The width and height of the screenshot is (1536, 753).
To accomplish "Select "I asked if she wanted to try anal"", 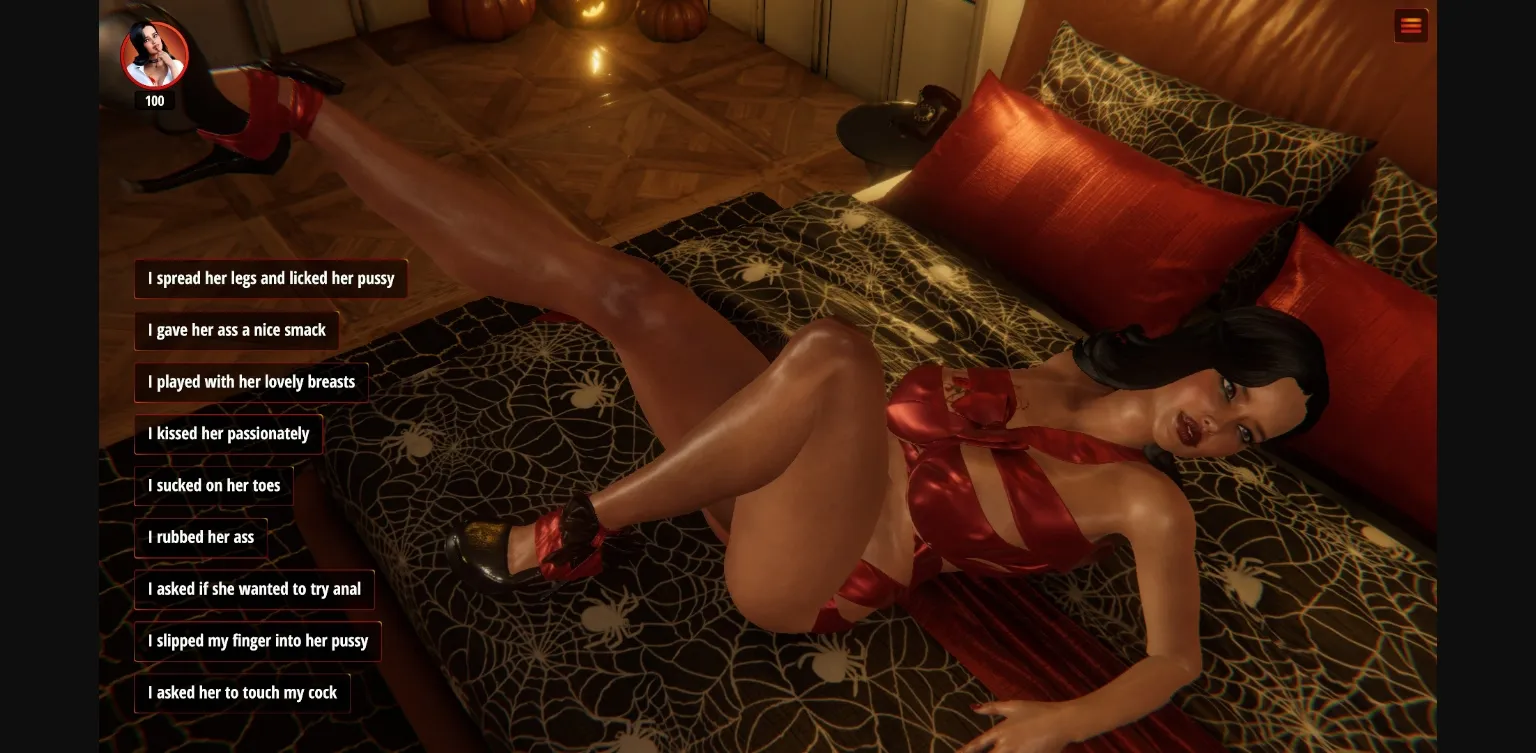I will pyautogui.click(x=254, y=589).
